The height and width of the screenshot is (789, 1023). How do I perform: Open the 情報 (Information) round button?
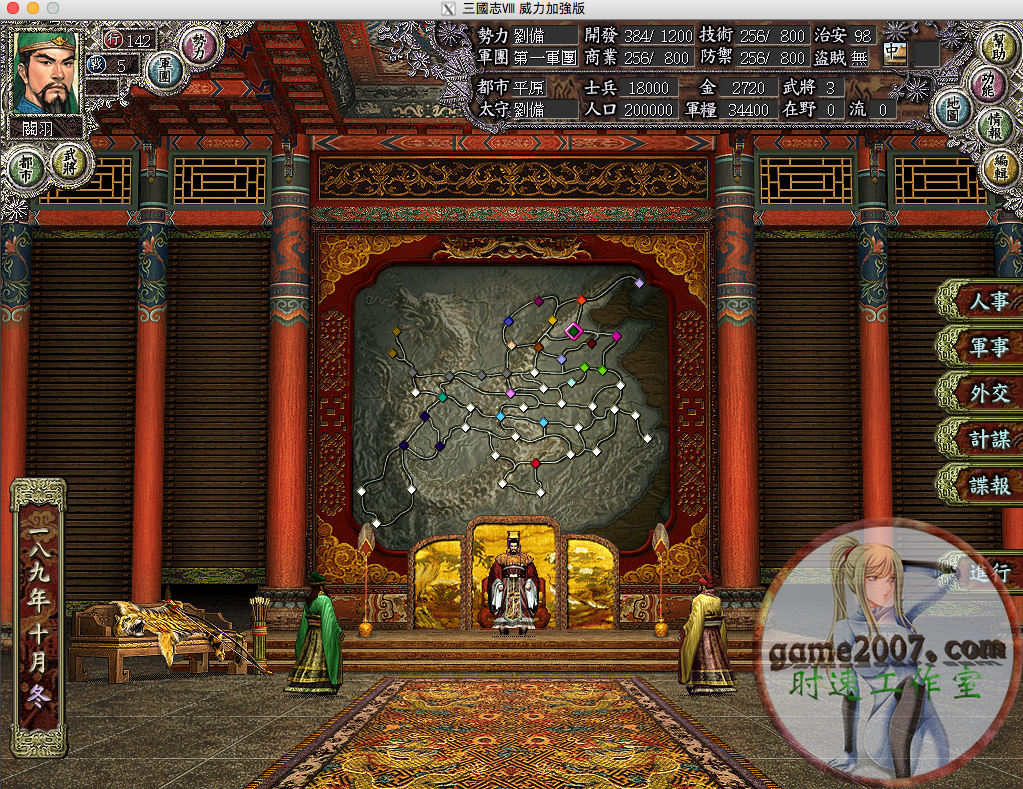[995, 122]
